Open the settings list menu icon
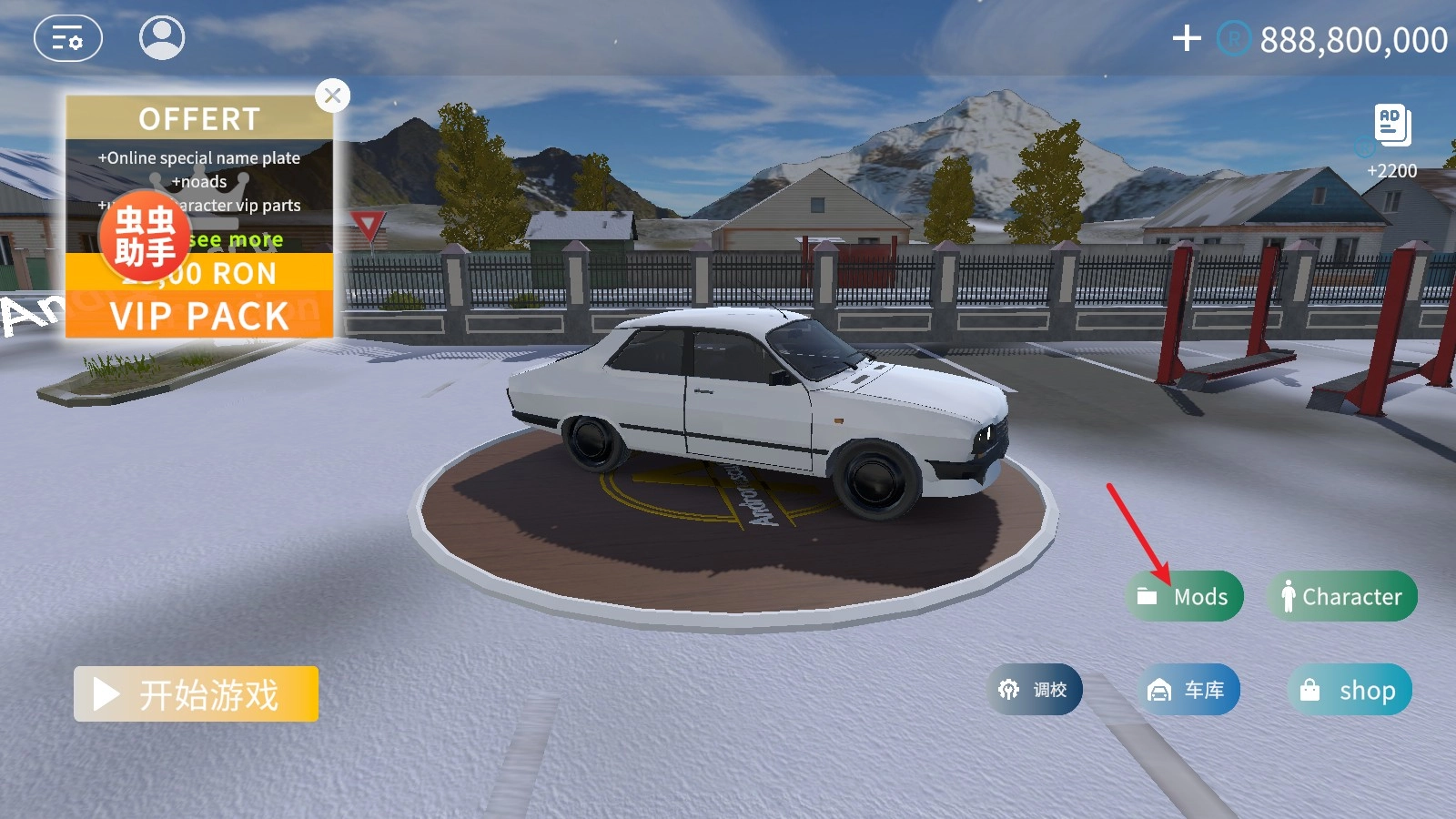The image size is (1456, 819). pyautogui.click(x=67, y=39)
